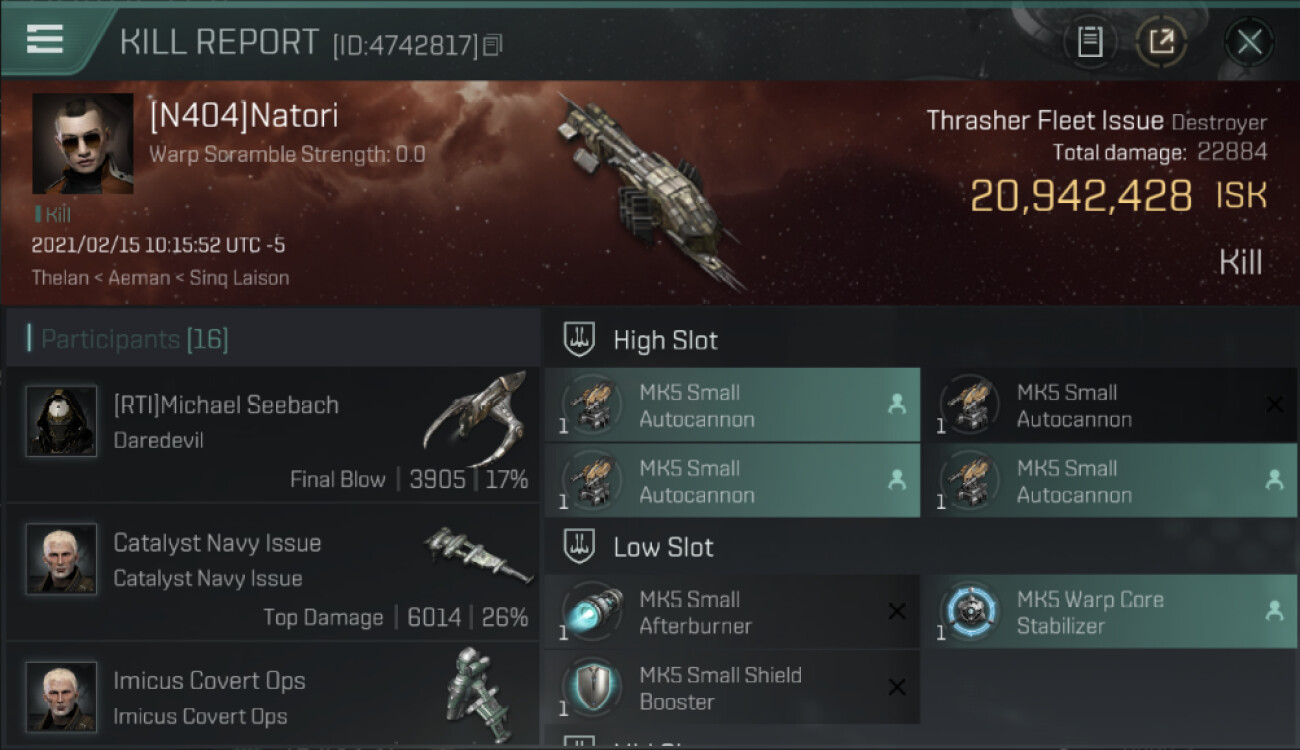Select the Imicus Covert Ops participant row

[x=272, y=697]
